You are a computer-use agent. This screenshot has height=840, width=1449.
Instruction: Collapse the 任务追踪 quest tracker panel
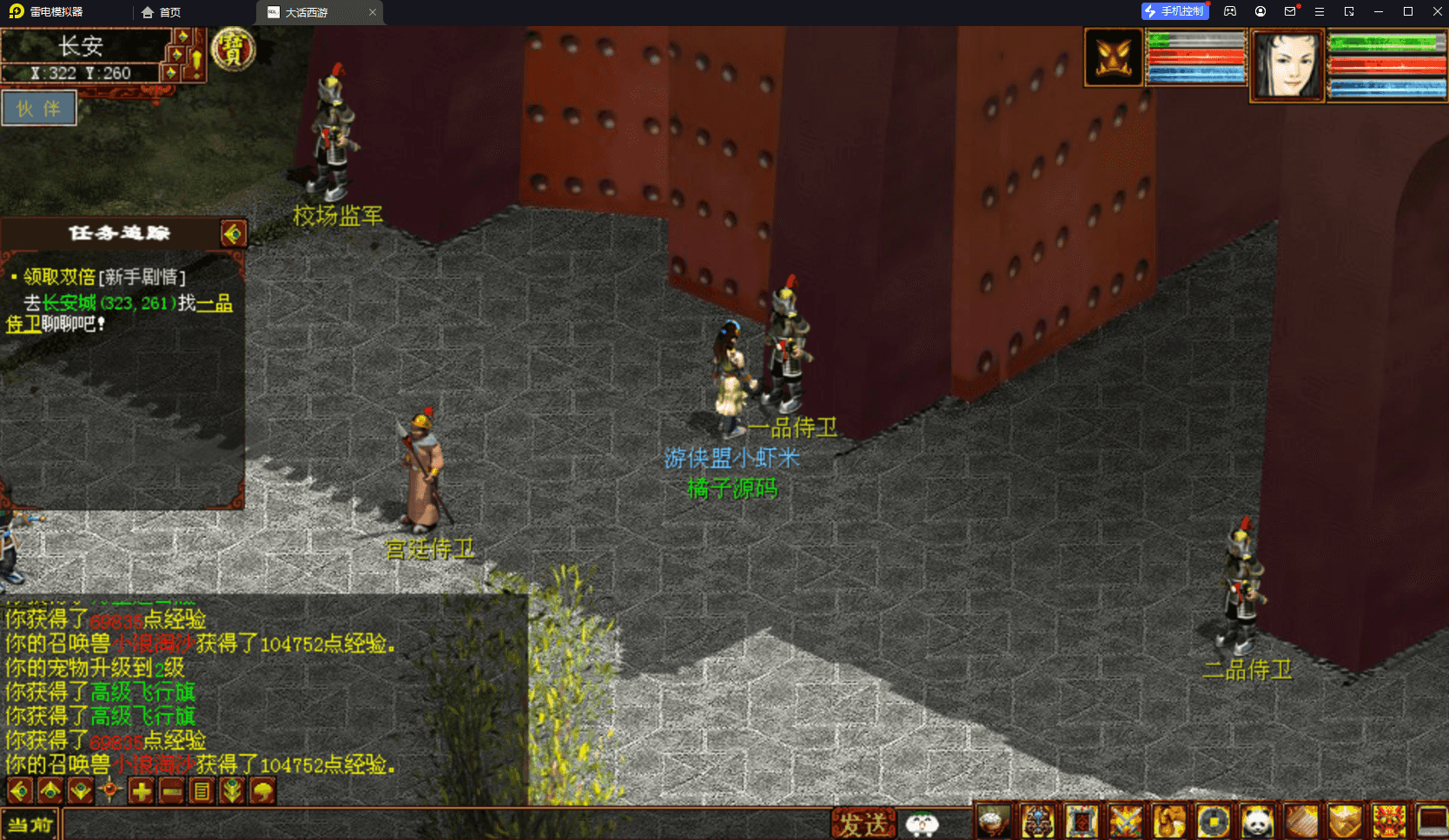233,234
